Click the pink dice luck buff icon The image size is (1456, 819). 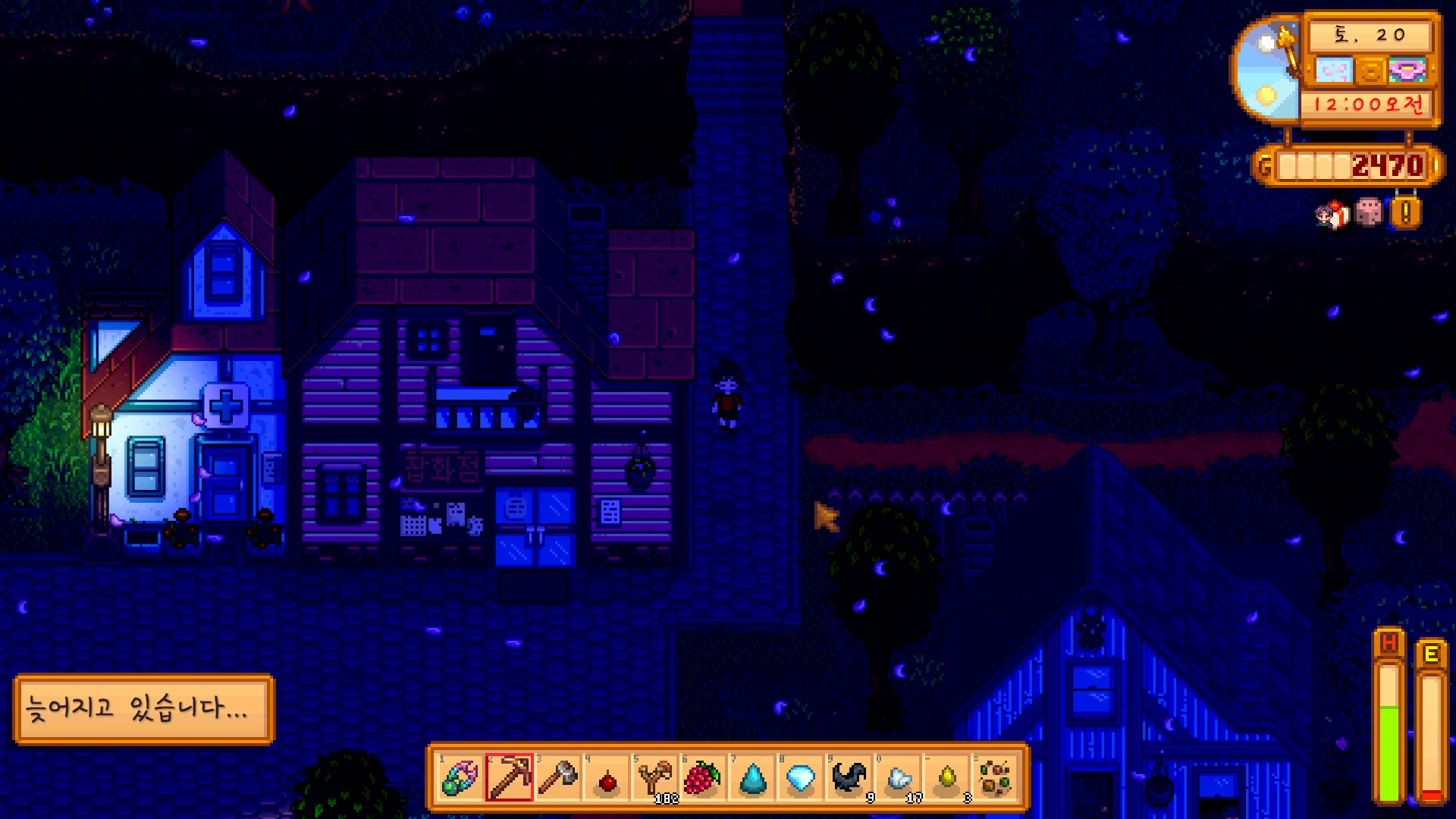point(1369,213)
